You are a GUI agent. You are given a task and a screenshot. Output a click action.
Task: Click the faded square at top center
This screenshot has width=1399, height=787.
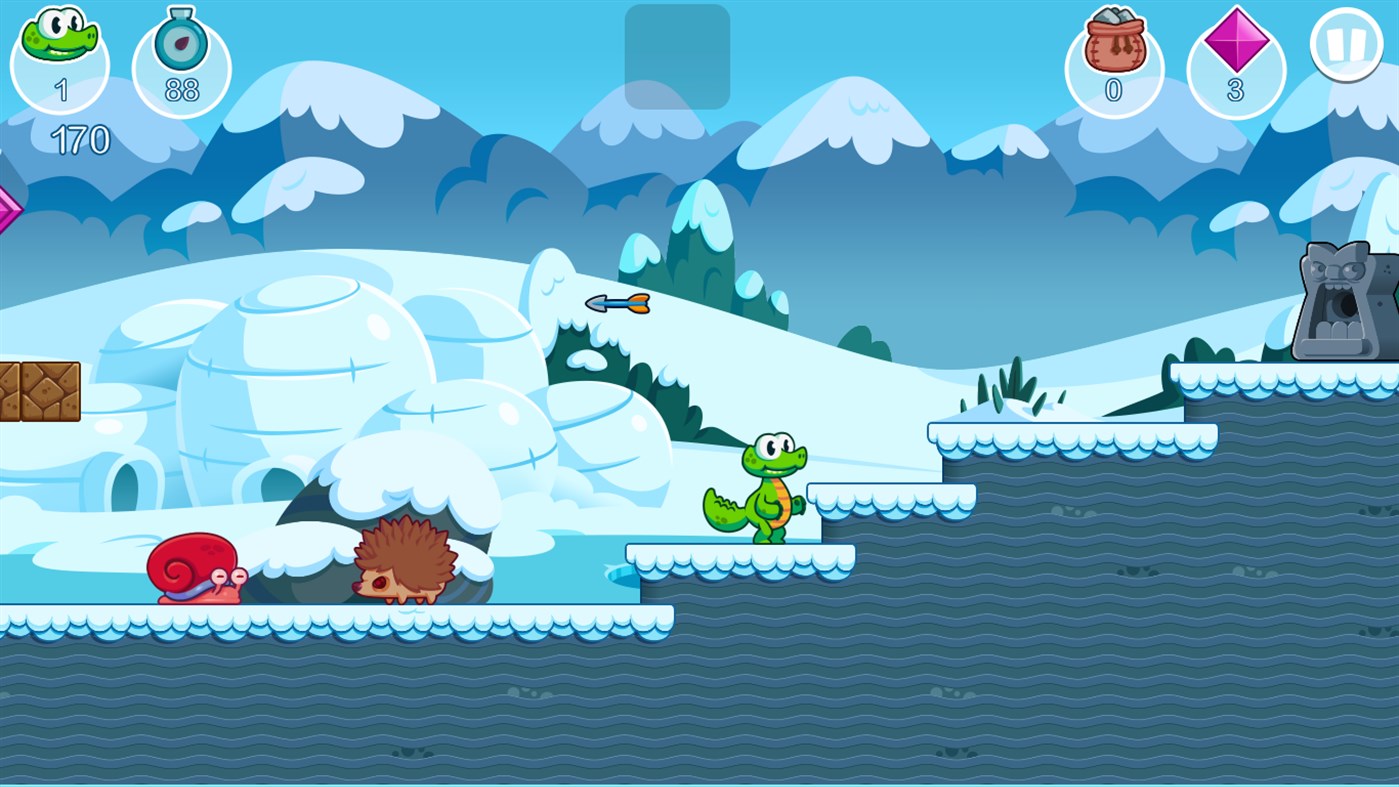point(677,55)
